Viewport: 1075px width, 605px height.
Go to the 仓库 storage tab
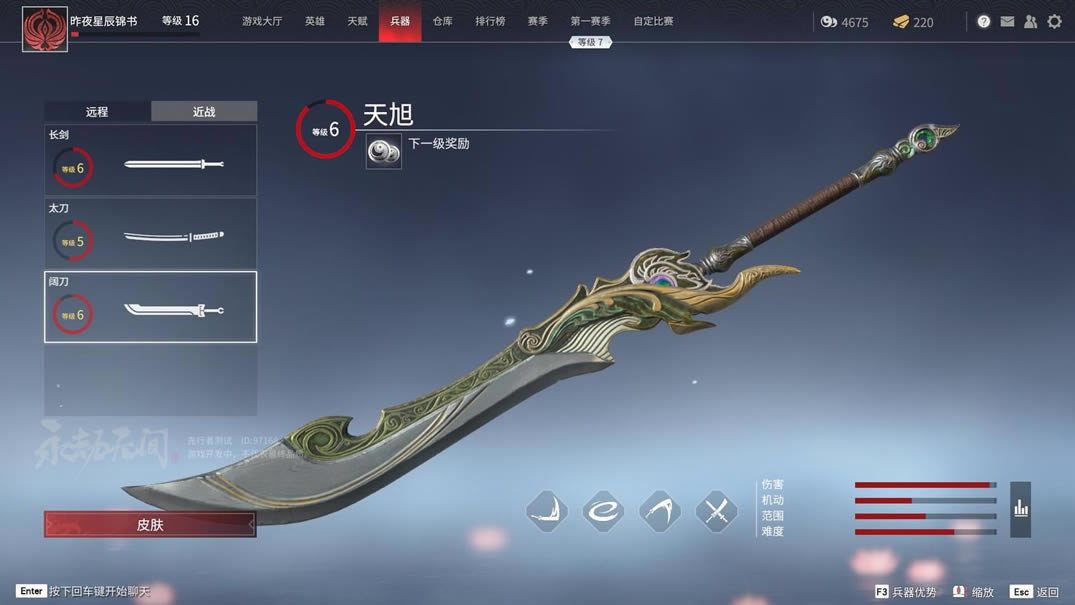443,21
